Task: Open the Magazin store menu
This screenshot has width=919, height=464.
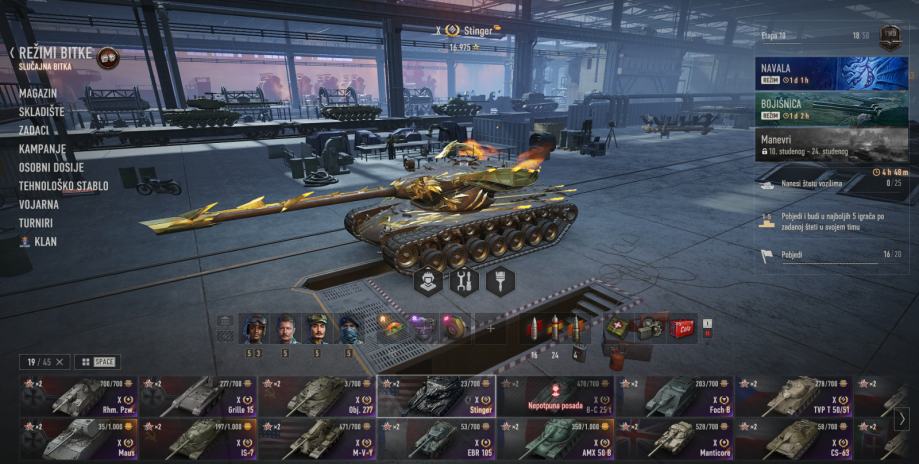Action: 37,93
